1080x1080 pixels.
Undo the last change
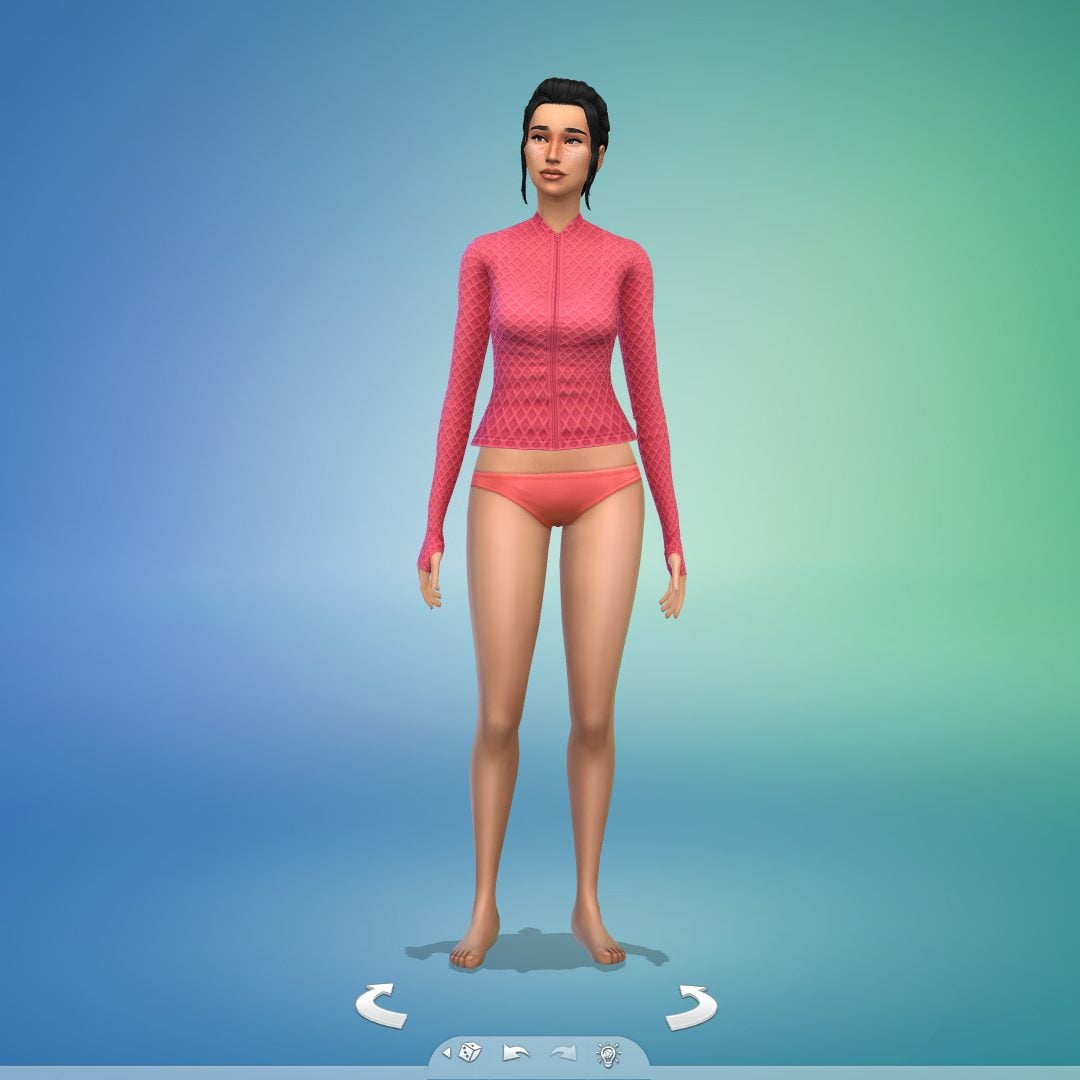tap(516, 1053)
